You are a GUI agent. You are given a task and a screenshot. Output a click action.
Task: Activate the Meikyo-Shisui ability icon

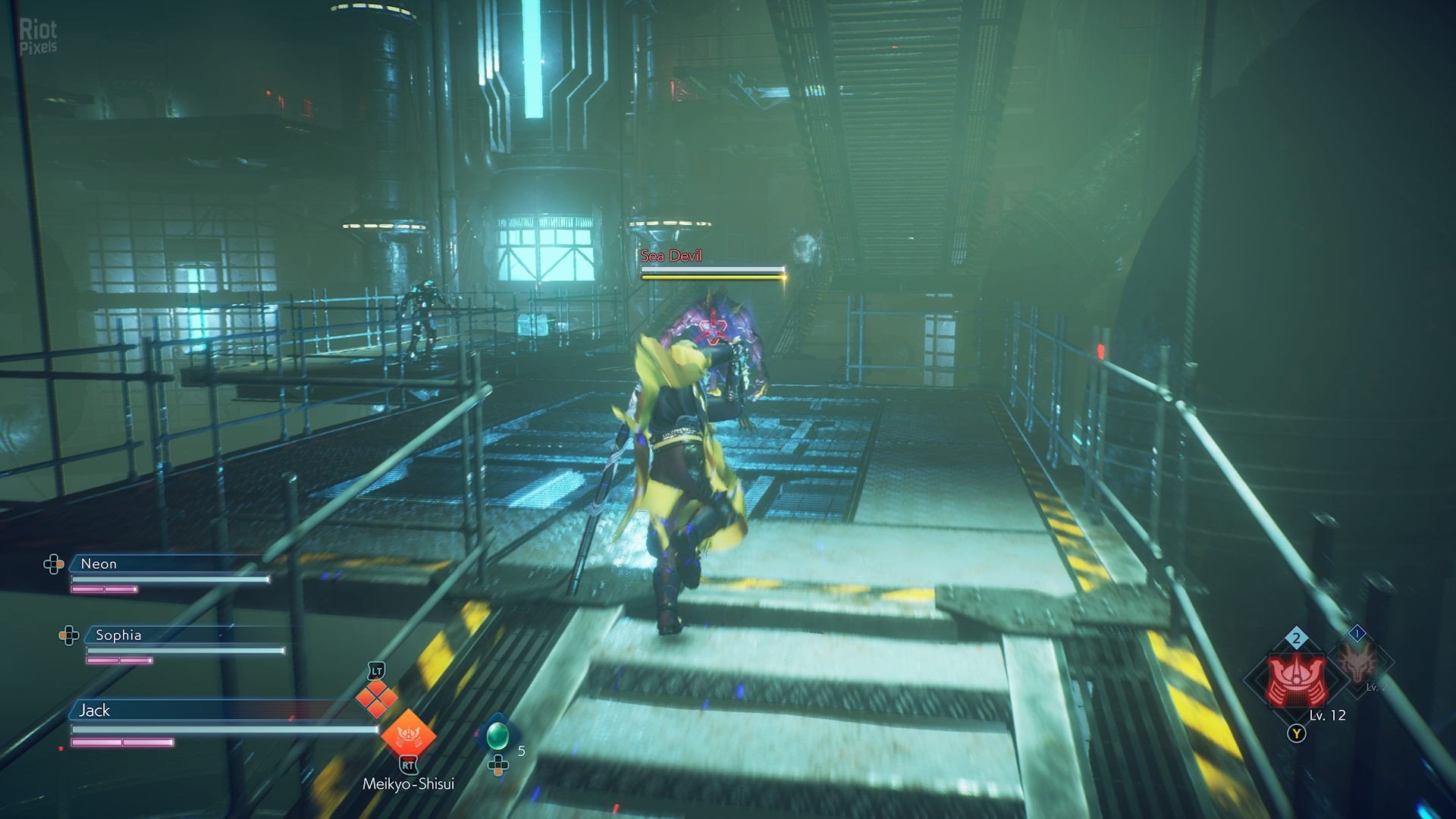(408, 735)
